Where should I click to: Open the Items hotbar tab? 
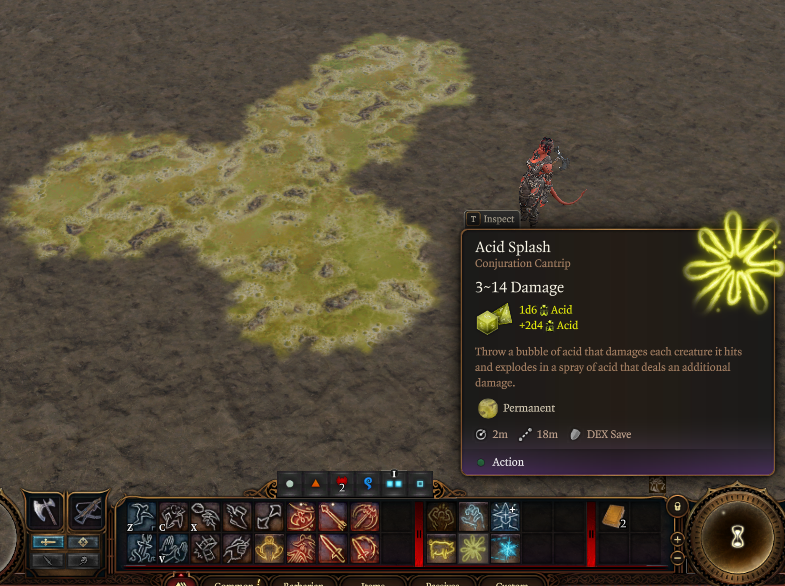[x=372, y=581]
